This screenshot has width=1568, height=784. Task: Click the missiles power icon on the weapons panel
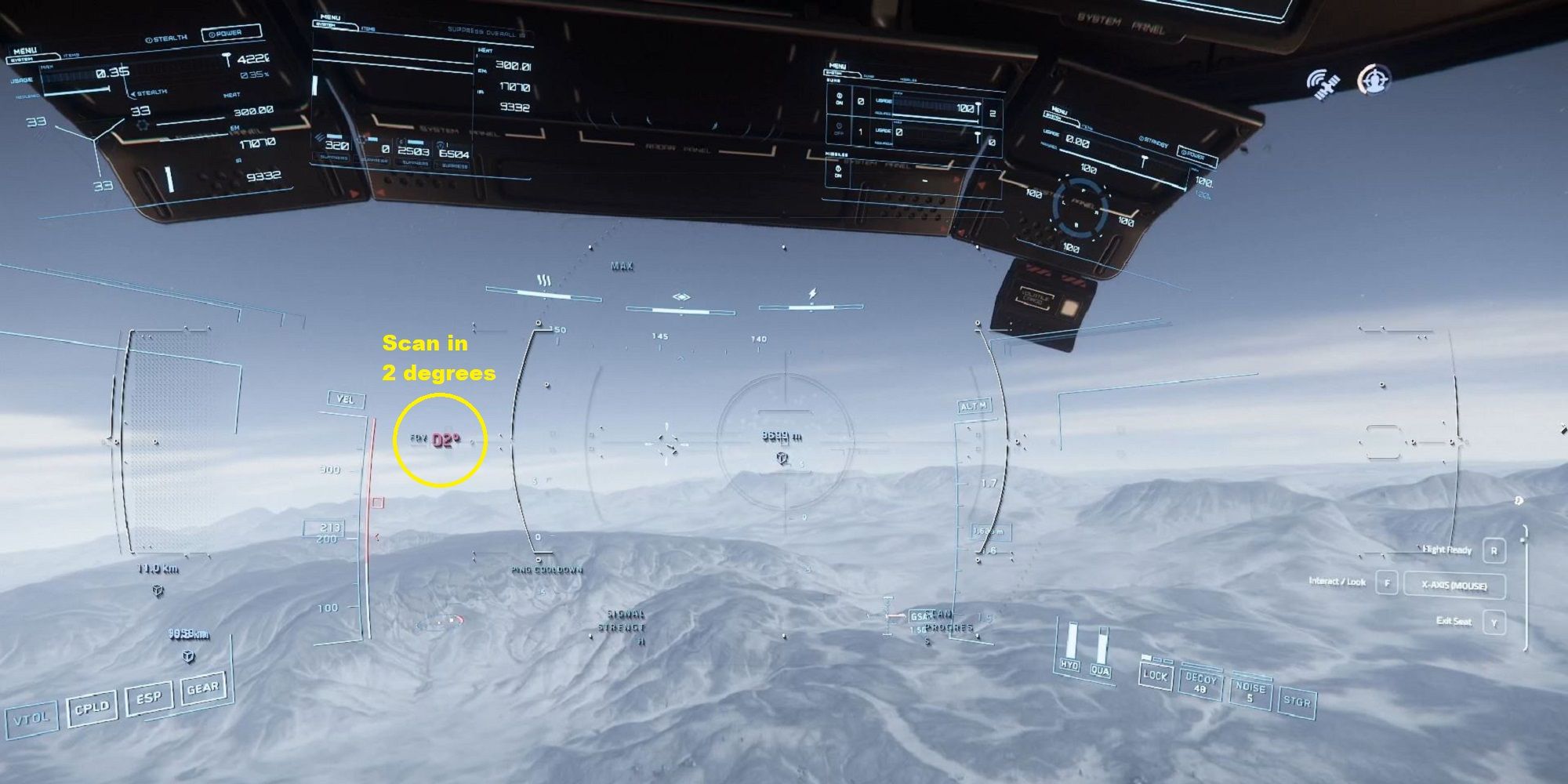pyautogui.click(x=838, y=169)
